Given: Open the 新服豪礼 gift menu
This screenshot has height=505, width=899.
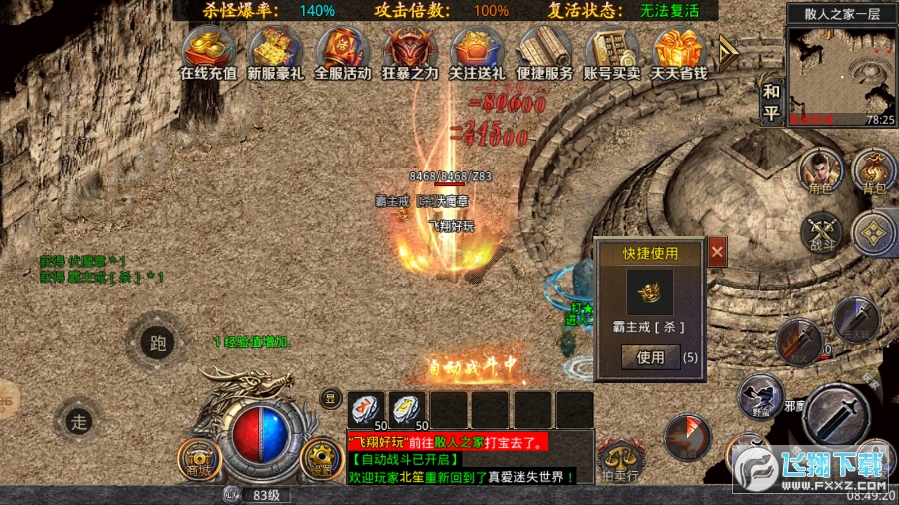Looking at the screenshot, I should point(275,52).
